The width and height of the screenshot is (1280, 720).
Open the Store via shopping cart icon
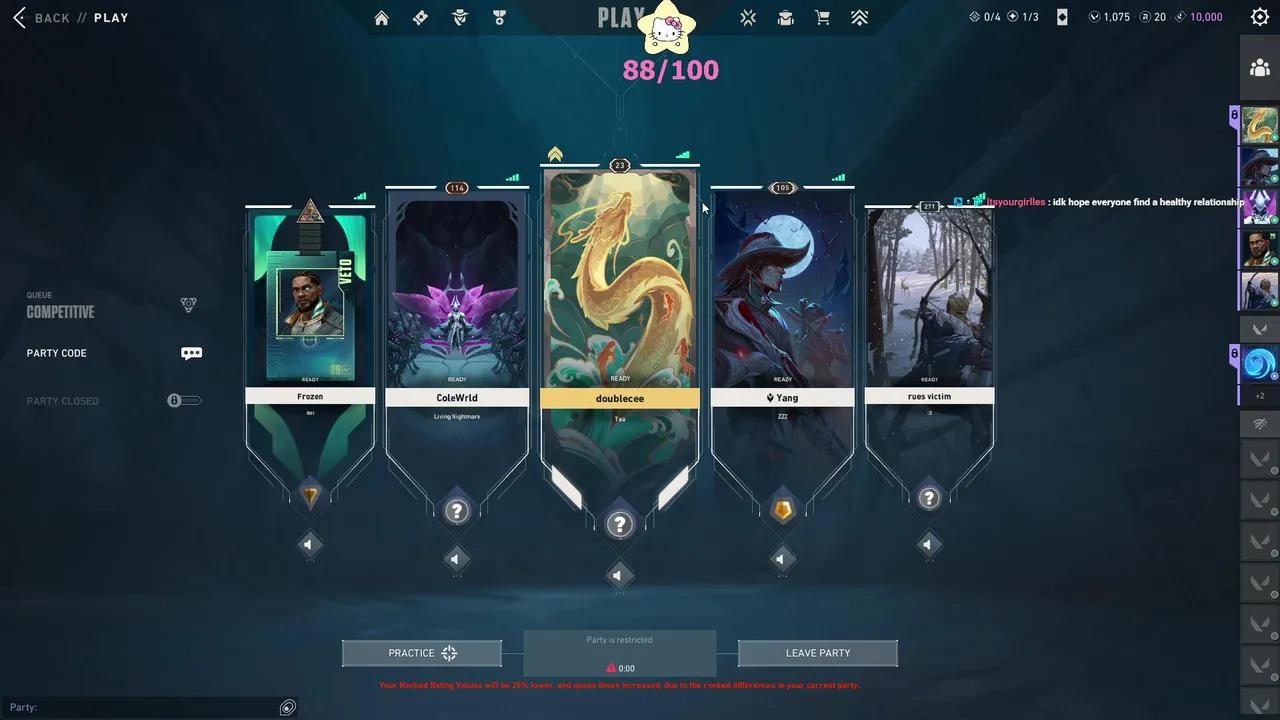822,17
